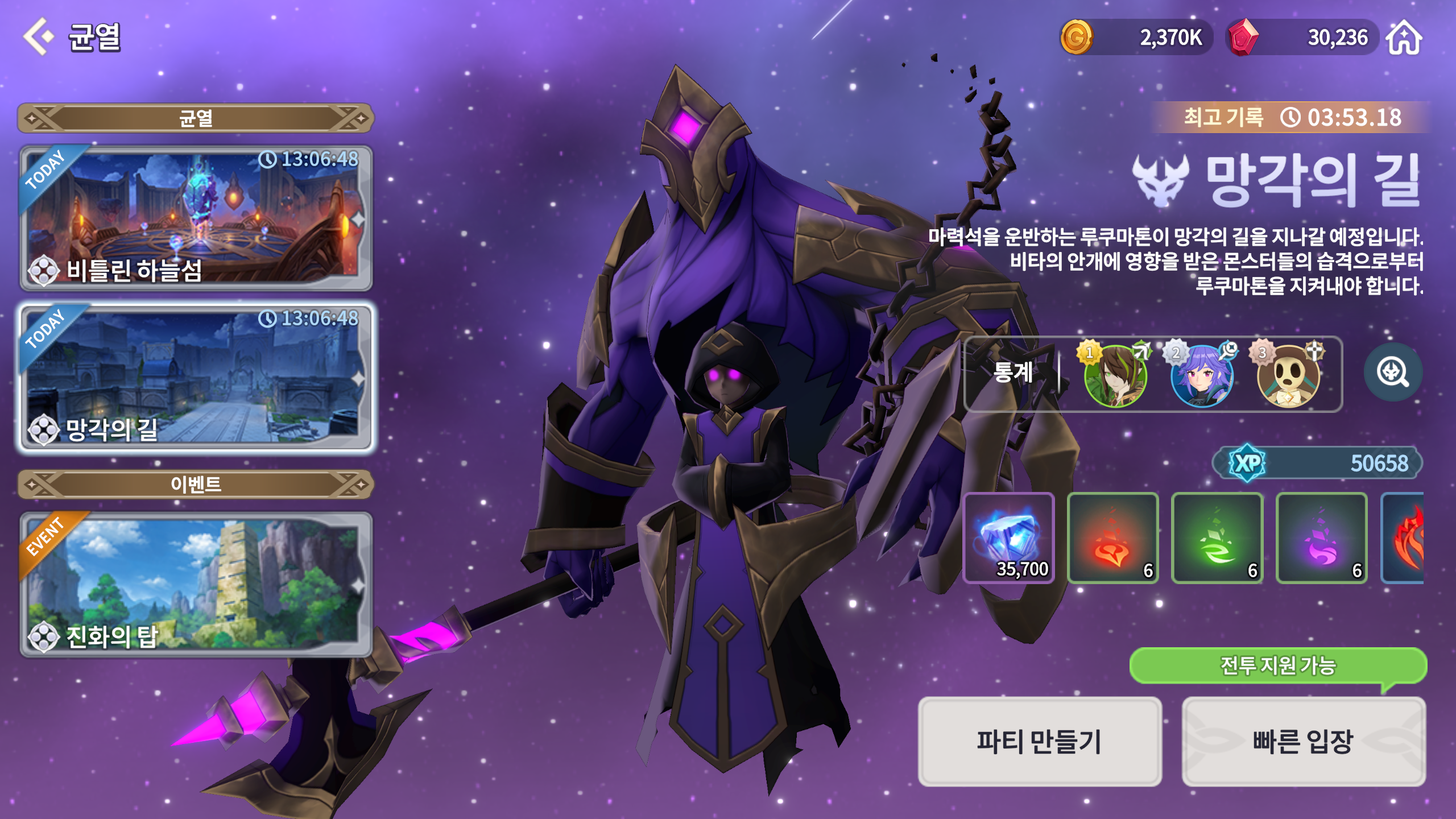Screen dimensions: 1456x819
Task: Select the blue crystal reward showing 35,700
Action: click(x=1009, y=538)
